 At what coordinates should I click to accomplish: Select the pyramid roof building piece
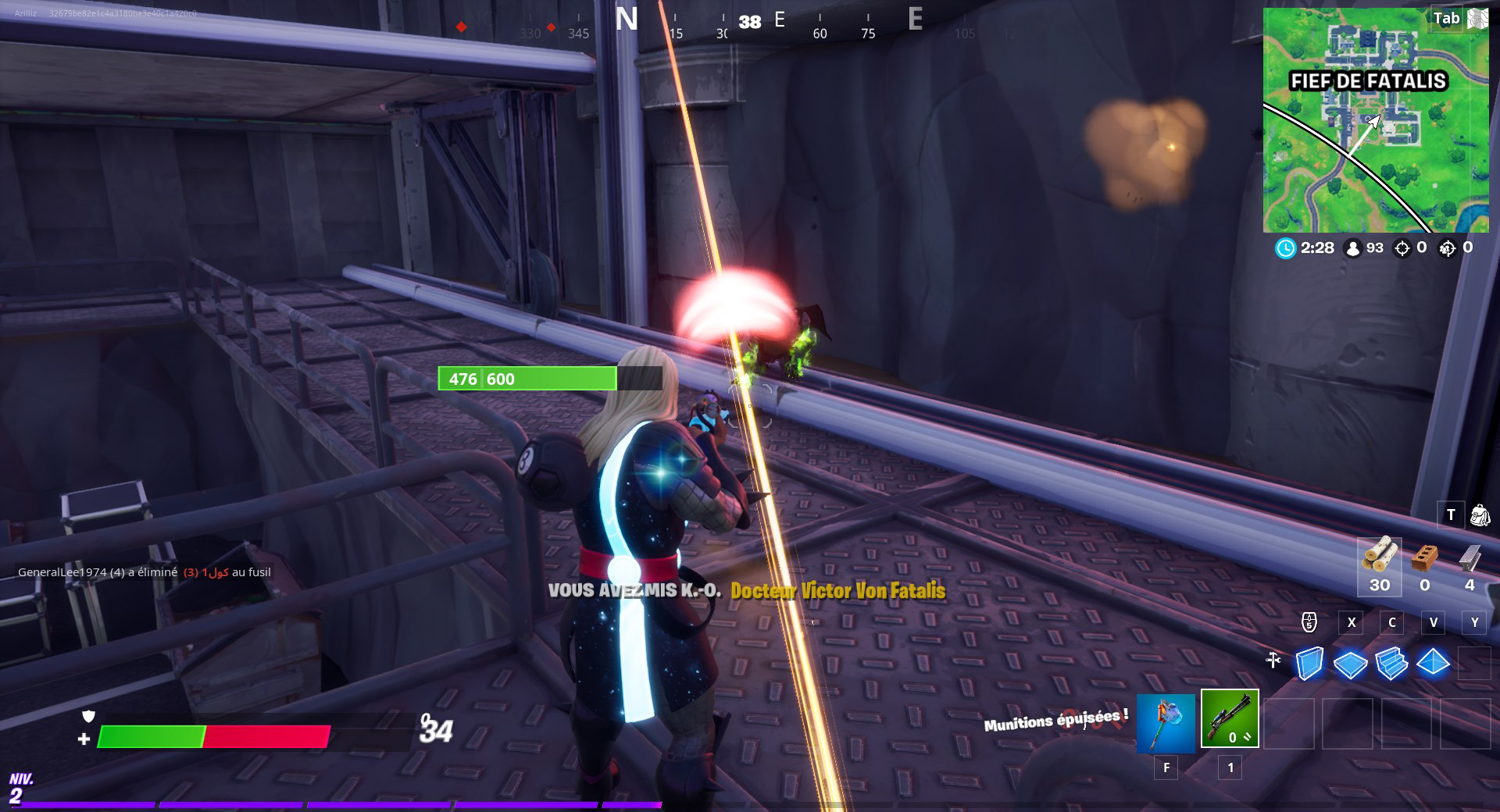pyautogui.click(x=1433, y=664)
